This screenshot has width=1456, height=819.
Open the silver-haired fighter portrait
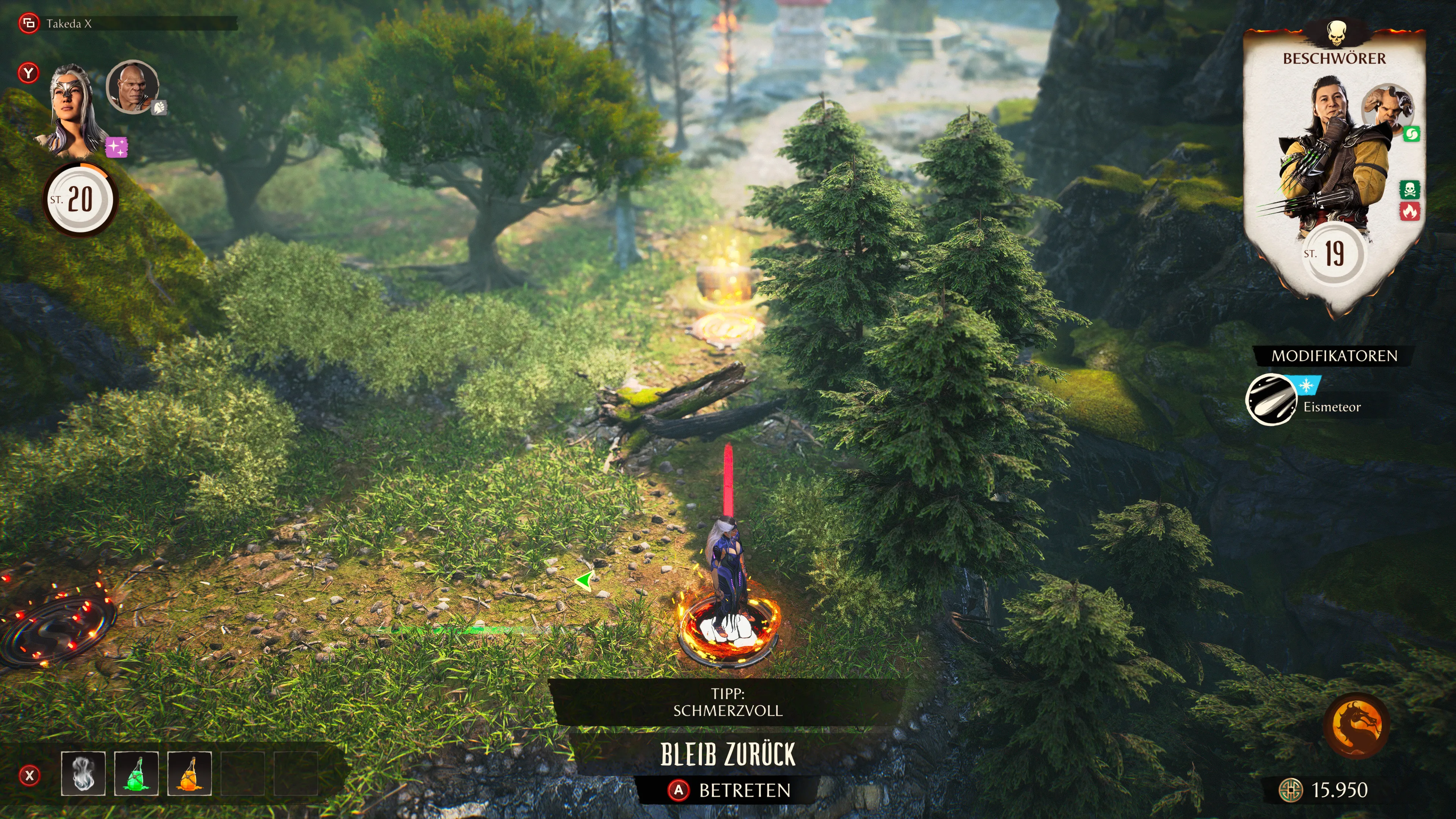[x=71, y=110]
